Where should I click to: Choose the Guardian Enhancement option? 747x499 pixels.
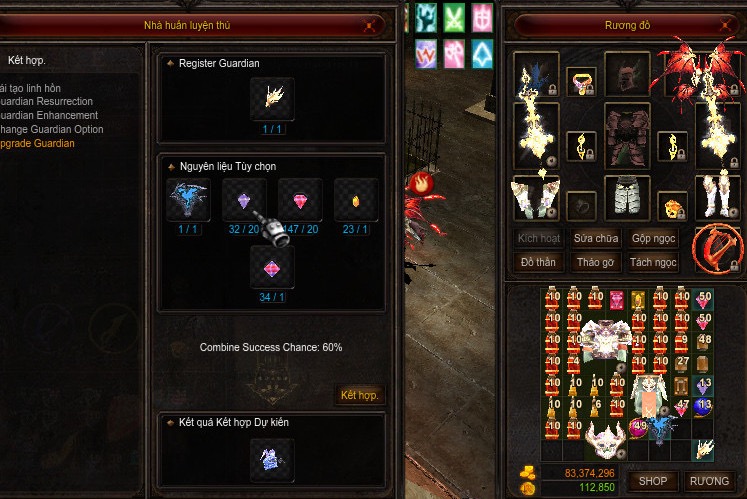point(49,116)
